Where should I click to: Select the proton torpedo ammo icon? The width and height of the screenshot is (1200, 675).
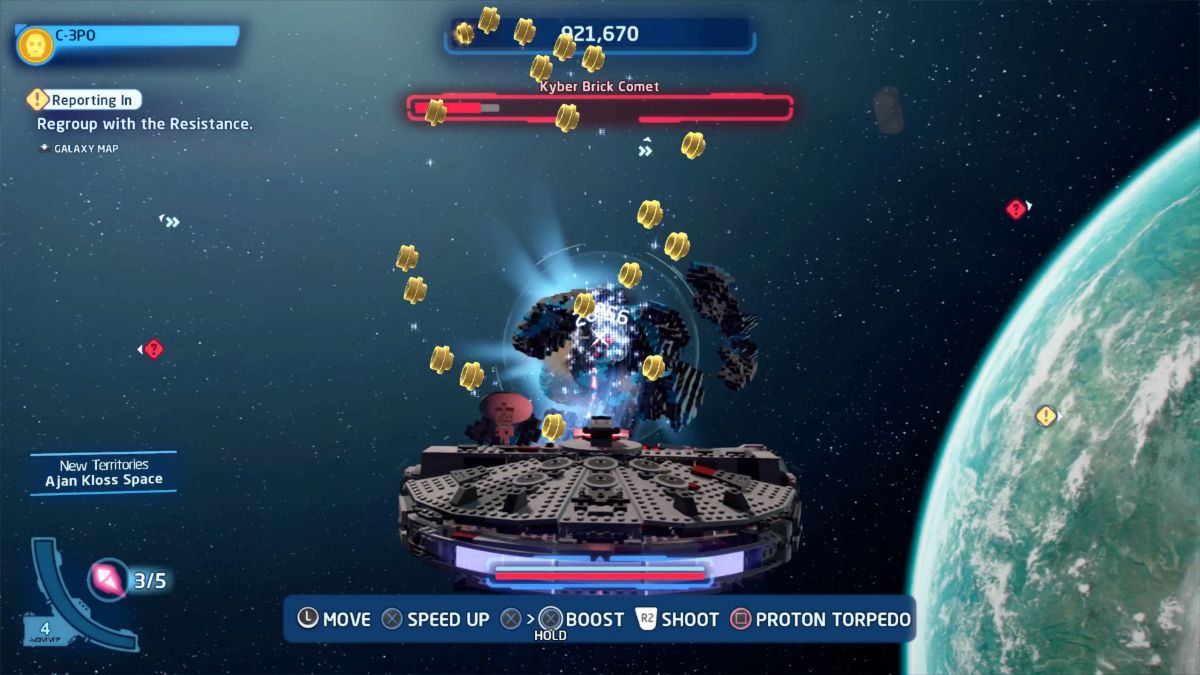pyautogui.click(x=107, y=579)
